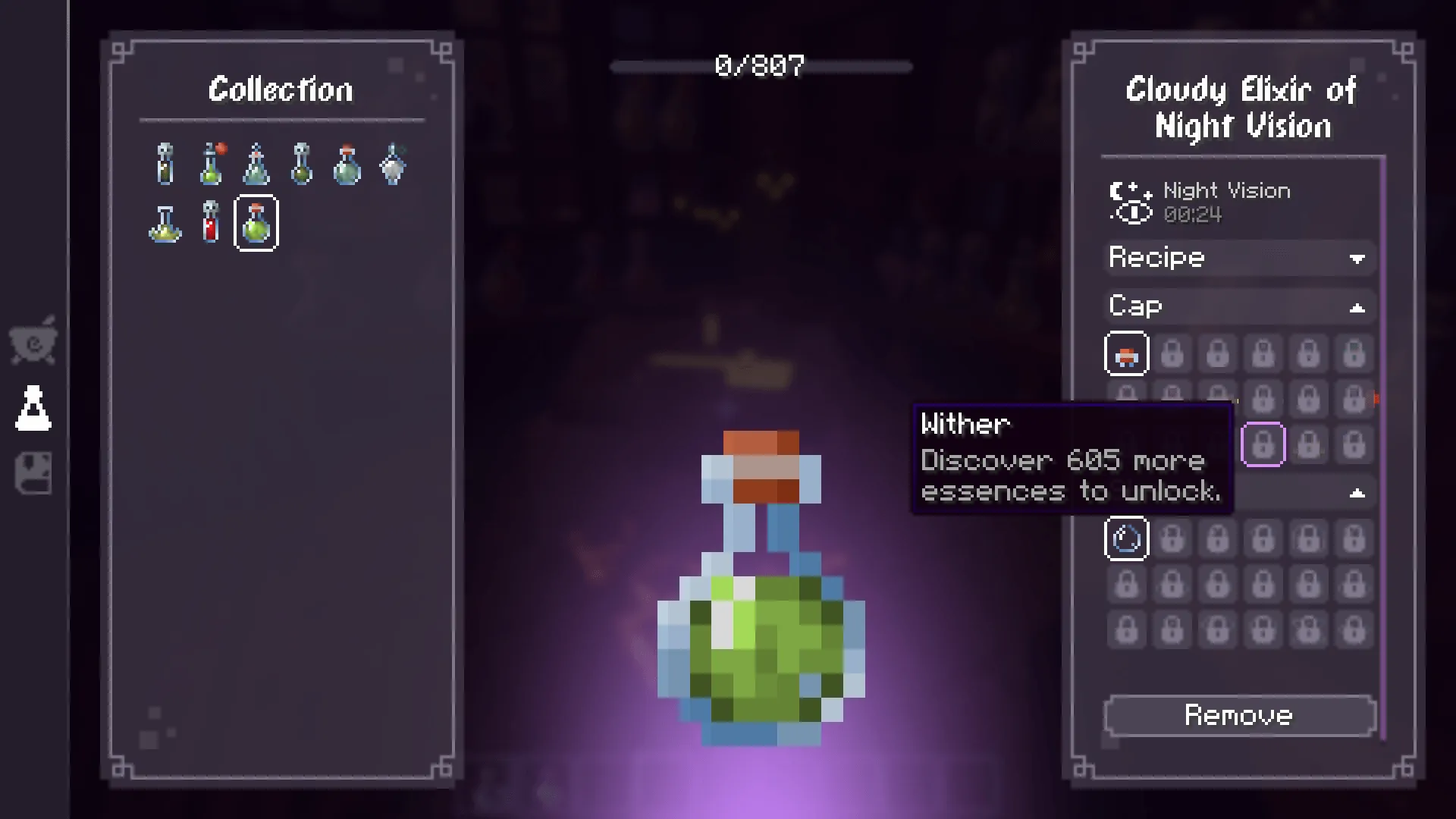Collapse the lower liquid section with the up arrow
The height and width of the screenshot is (819, 1456).
pos(1357,493)
